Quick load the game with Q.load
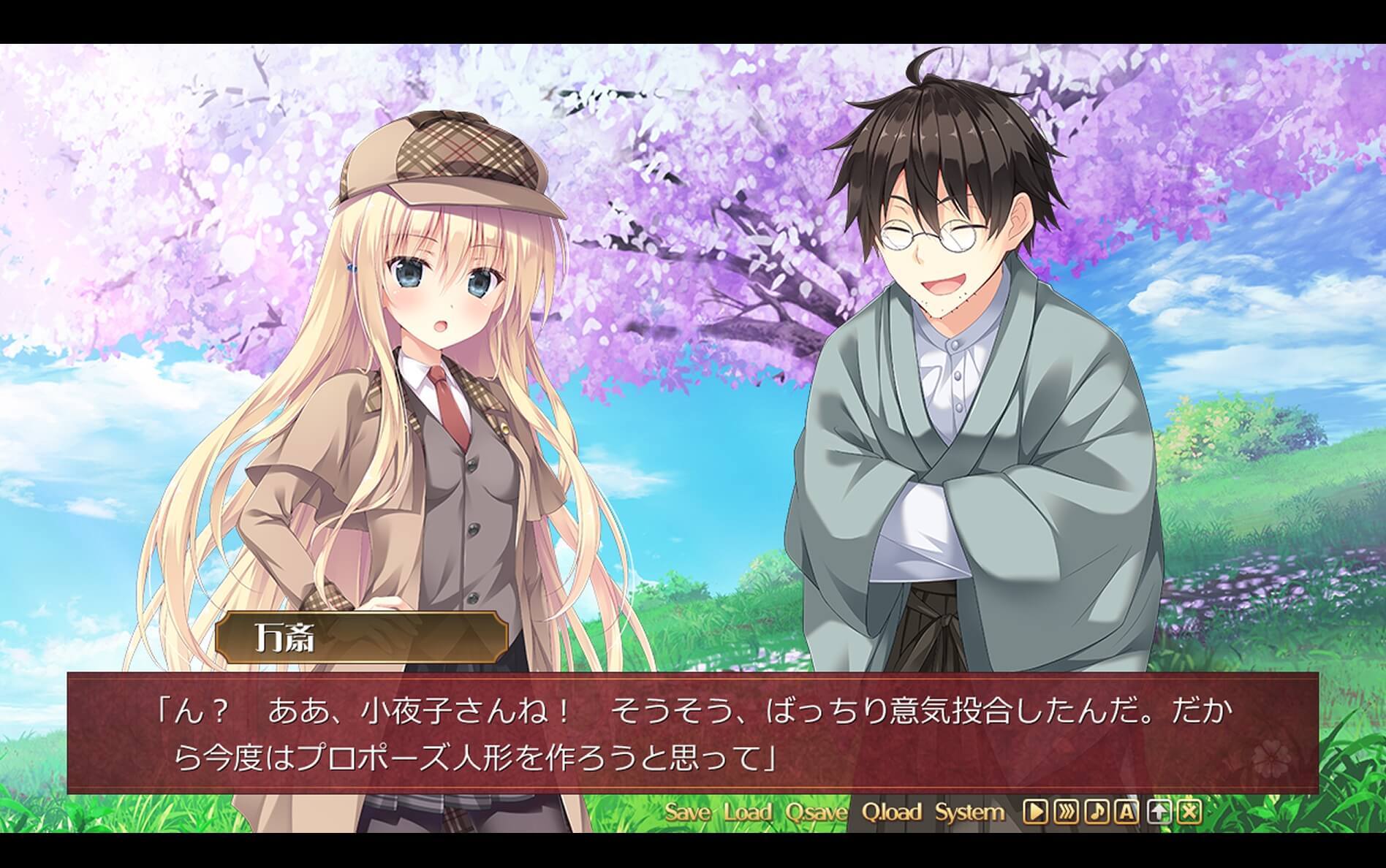Image resolution: width=1386 pixels, height=868 pixels. point(893,810)
